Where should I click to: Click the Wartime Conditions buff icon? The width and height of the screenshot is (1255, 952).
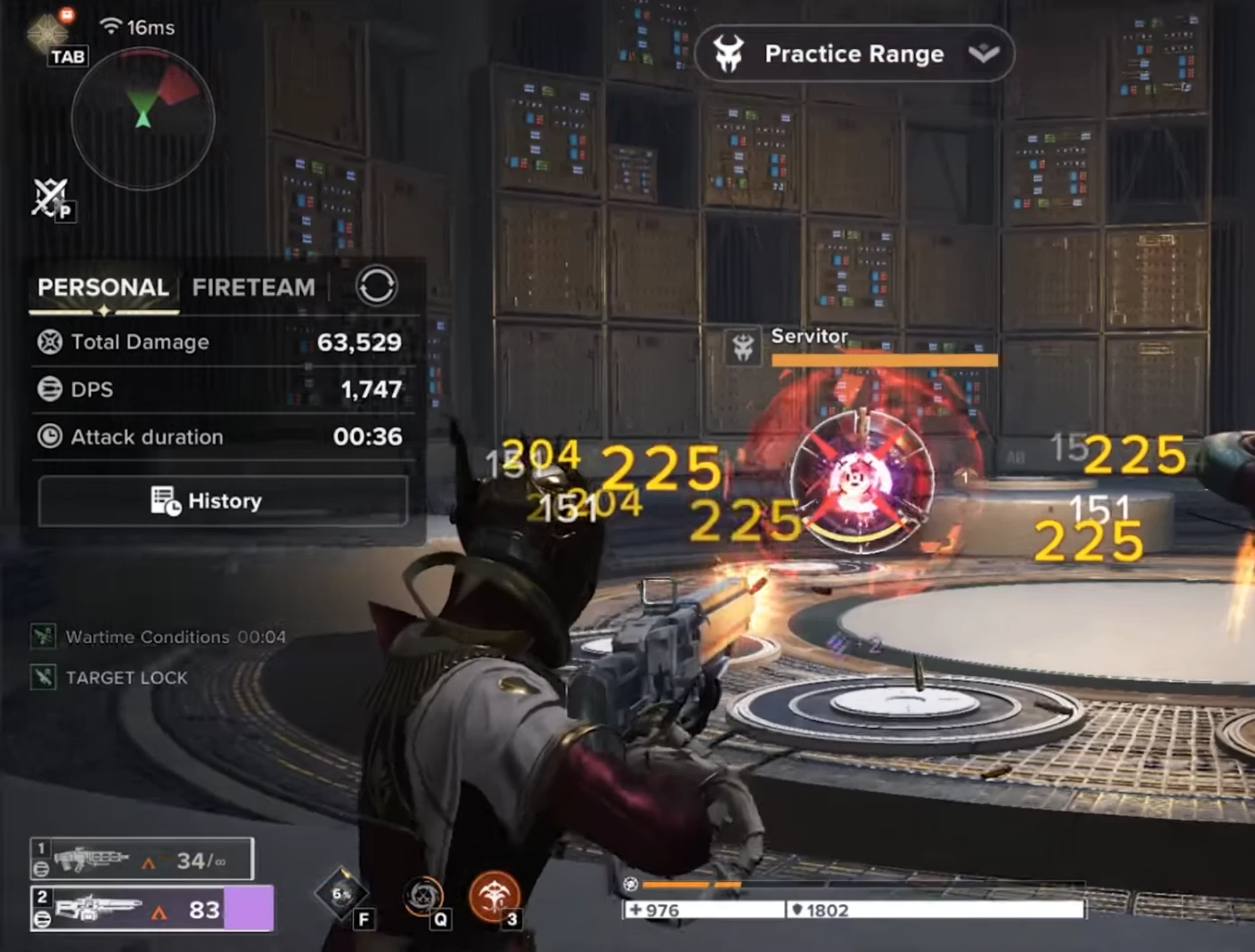pos(43,636)
